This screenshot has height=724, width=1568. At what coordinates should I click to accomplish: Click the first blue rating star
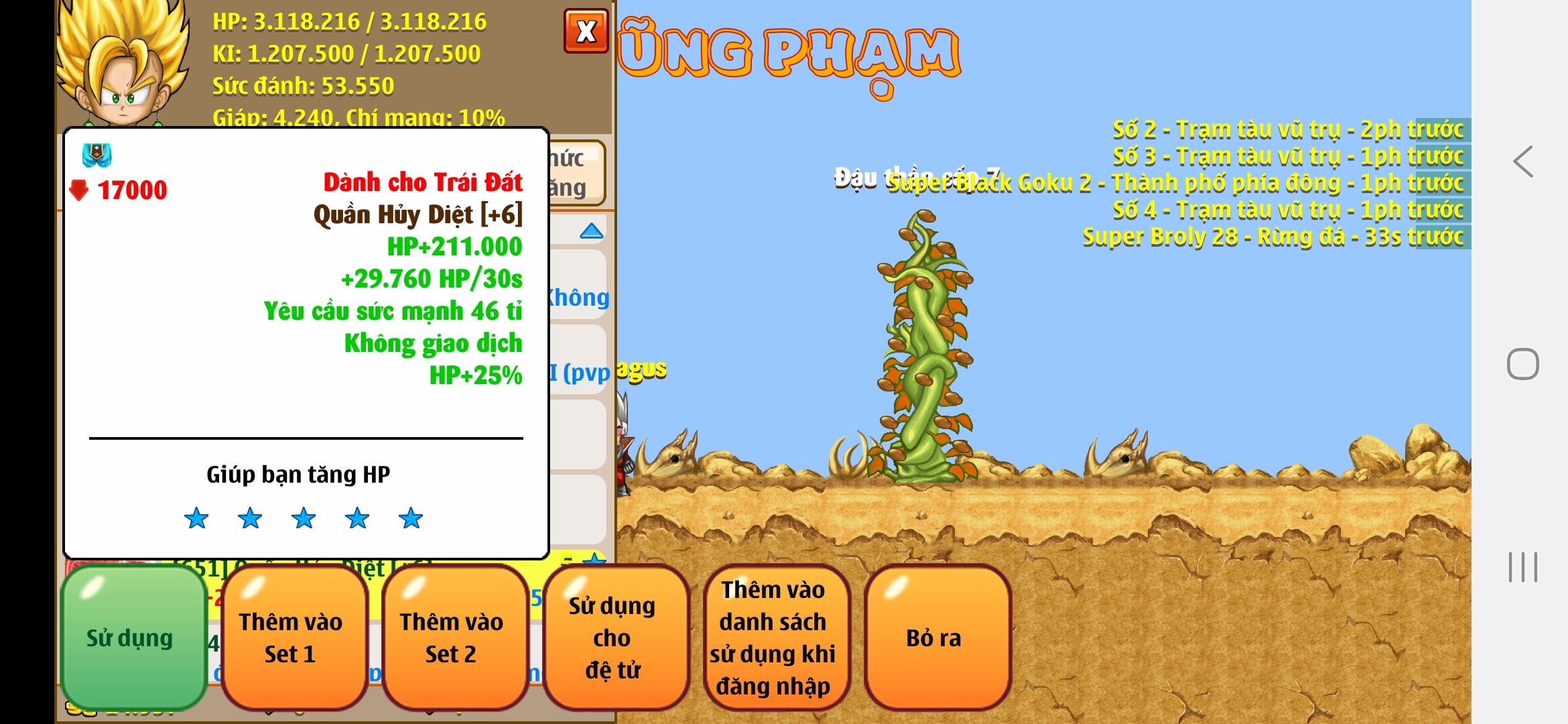(197, 518)
